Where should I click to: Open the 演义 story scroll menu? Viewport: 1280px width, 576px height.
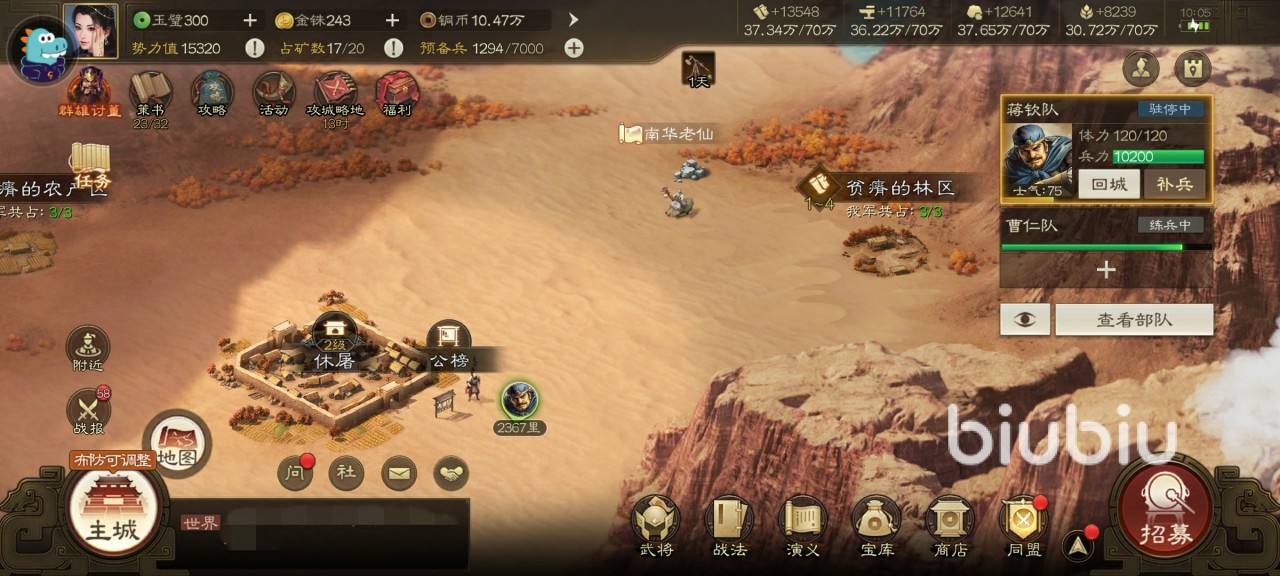pyautogui.click(x=803, y=525)
